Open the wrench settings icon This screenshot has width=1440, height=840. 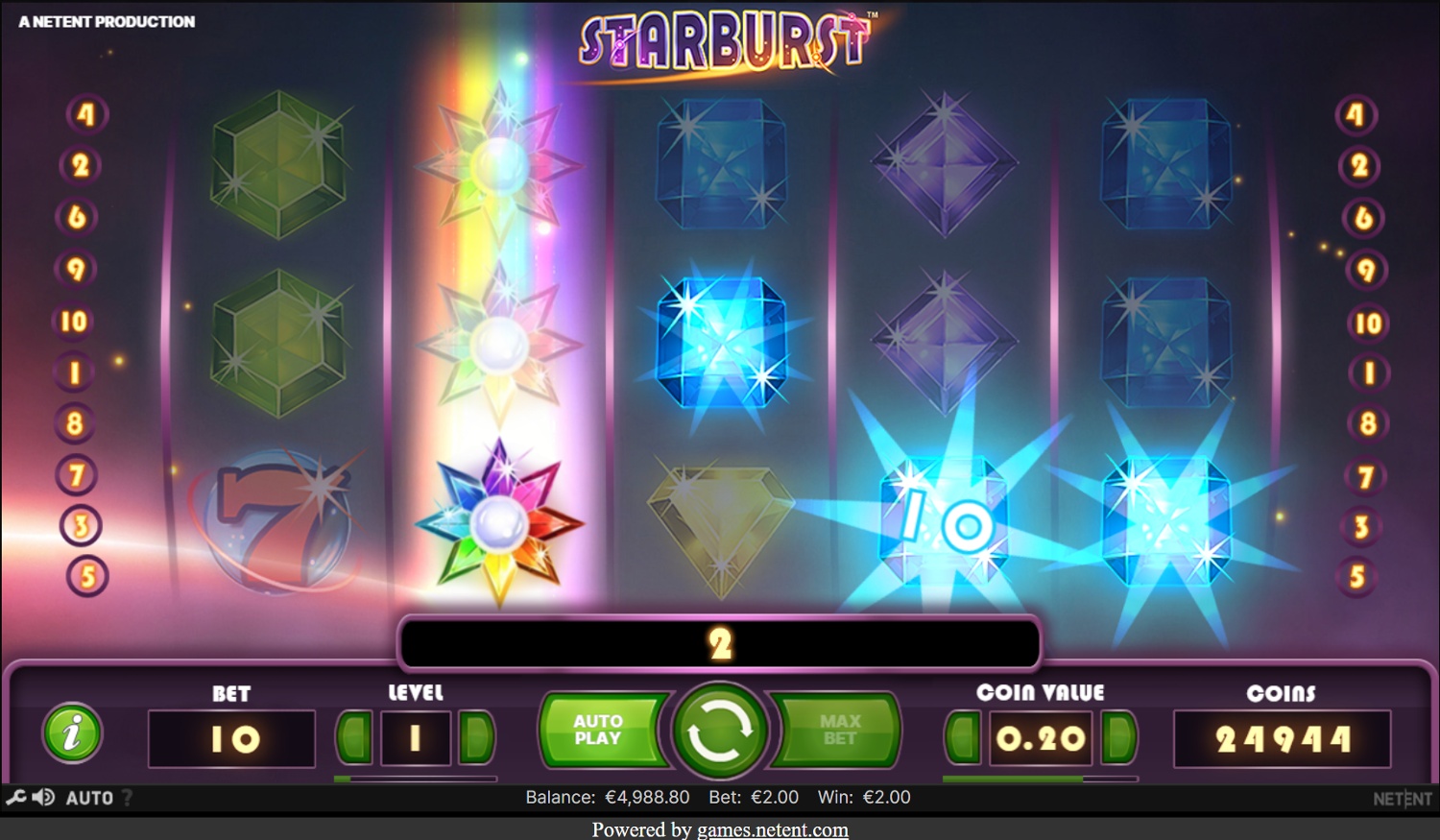click(15, 797)
